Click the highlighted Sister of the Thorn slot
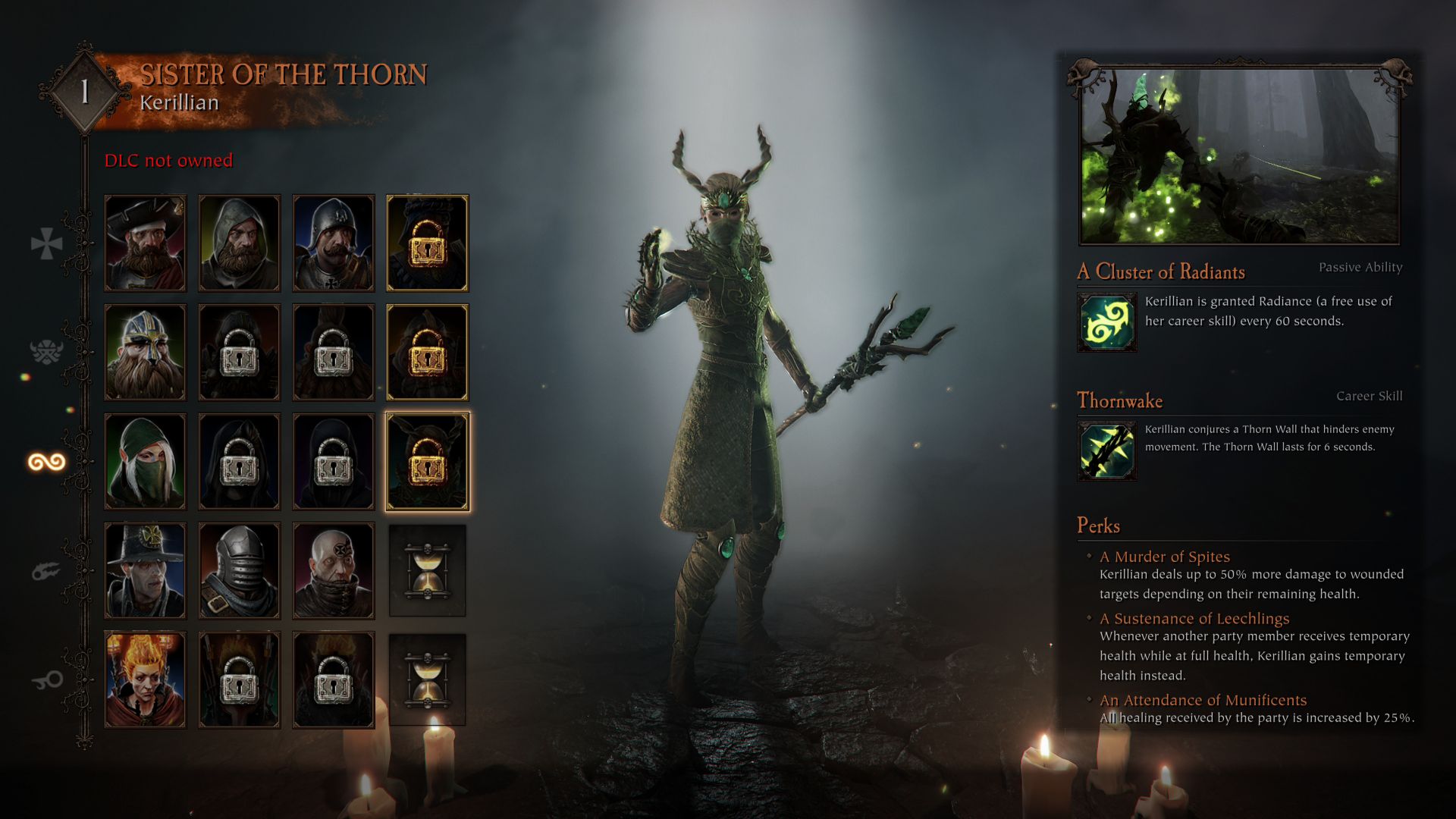The width and height of the screenshot is (1456, 819). tap(427, 462)
